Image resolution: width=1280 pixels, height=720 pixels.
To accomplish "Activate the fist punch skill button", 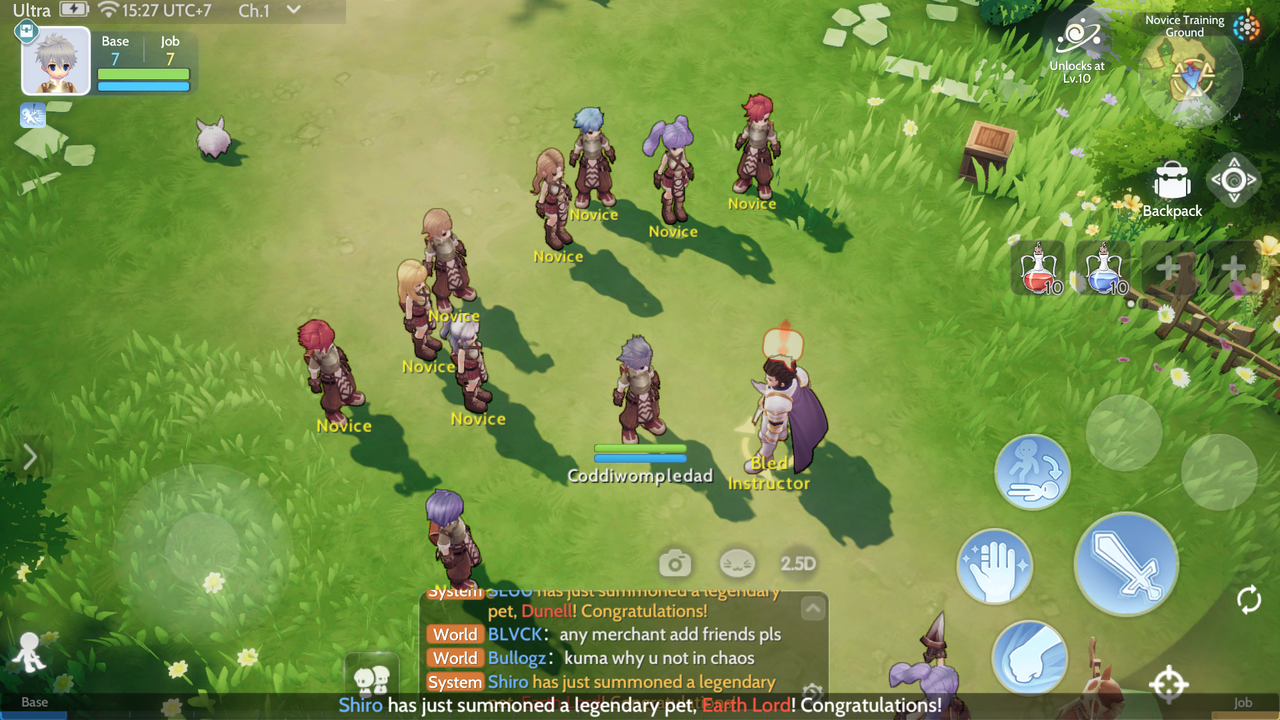I will tap(1029, 656).
